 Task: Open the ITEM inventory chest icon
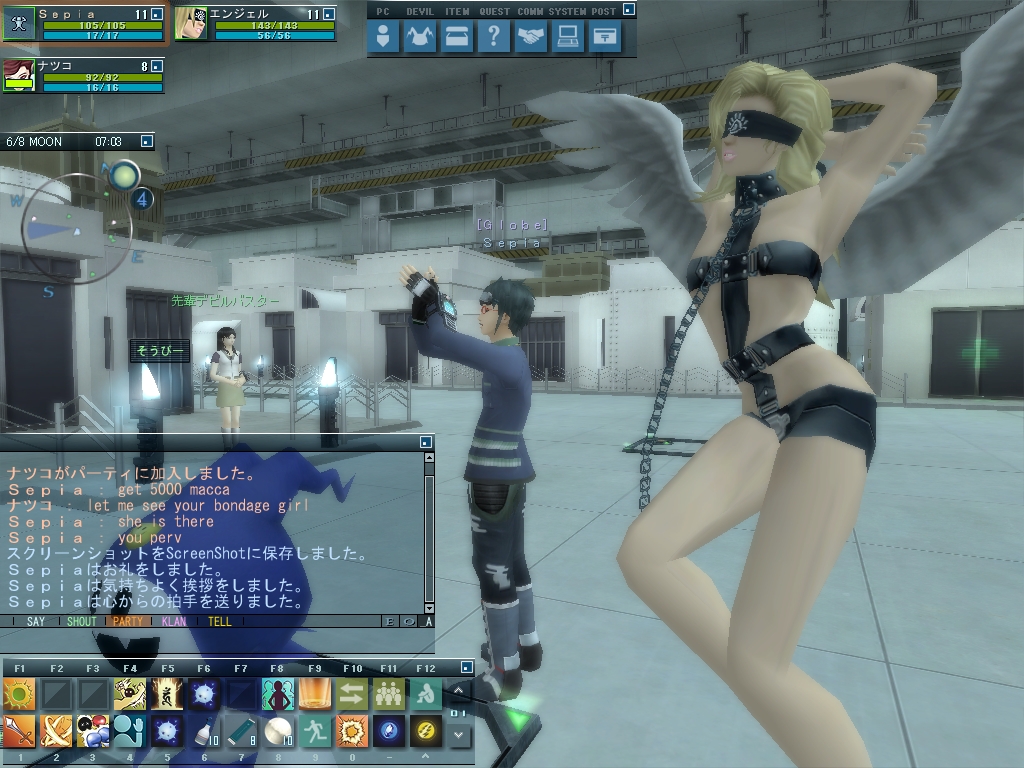point(457,37)
